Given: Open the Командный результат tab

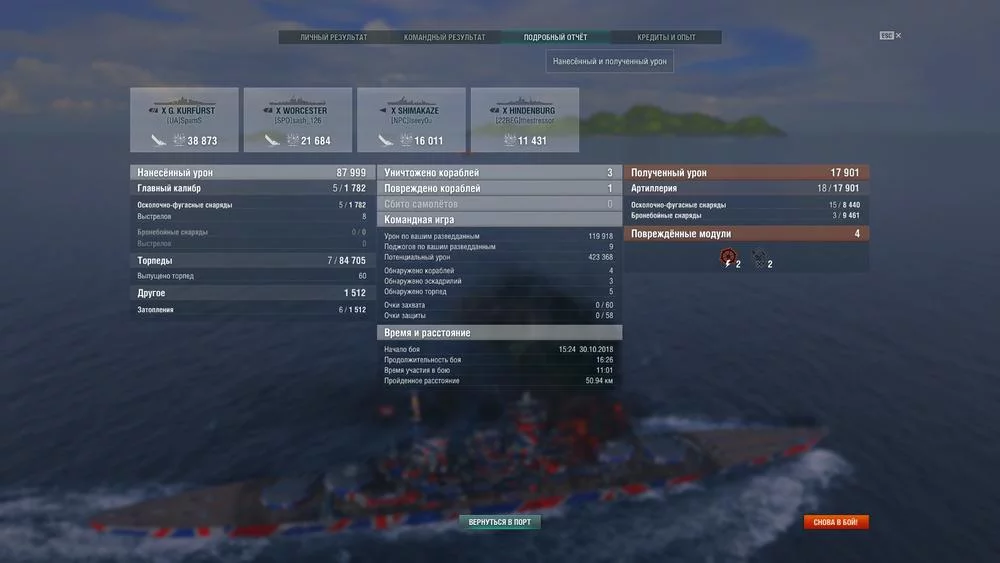Looking at the screenshot, I should (x=444, y=38).
